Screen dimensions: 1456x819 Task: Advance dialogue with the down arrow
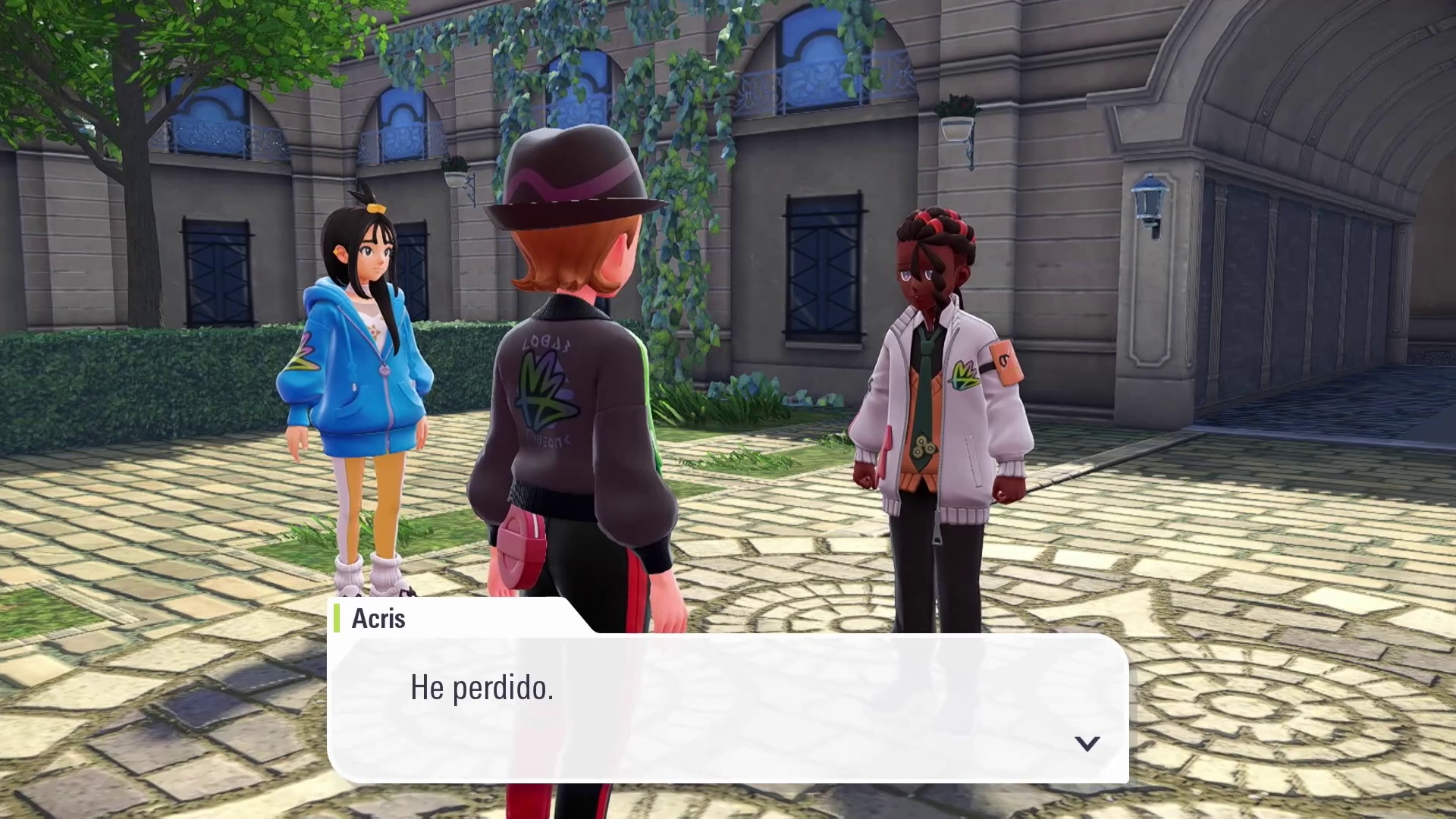(x=1087, y=743)
